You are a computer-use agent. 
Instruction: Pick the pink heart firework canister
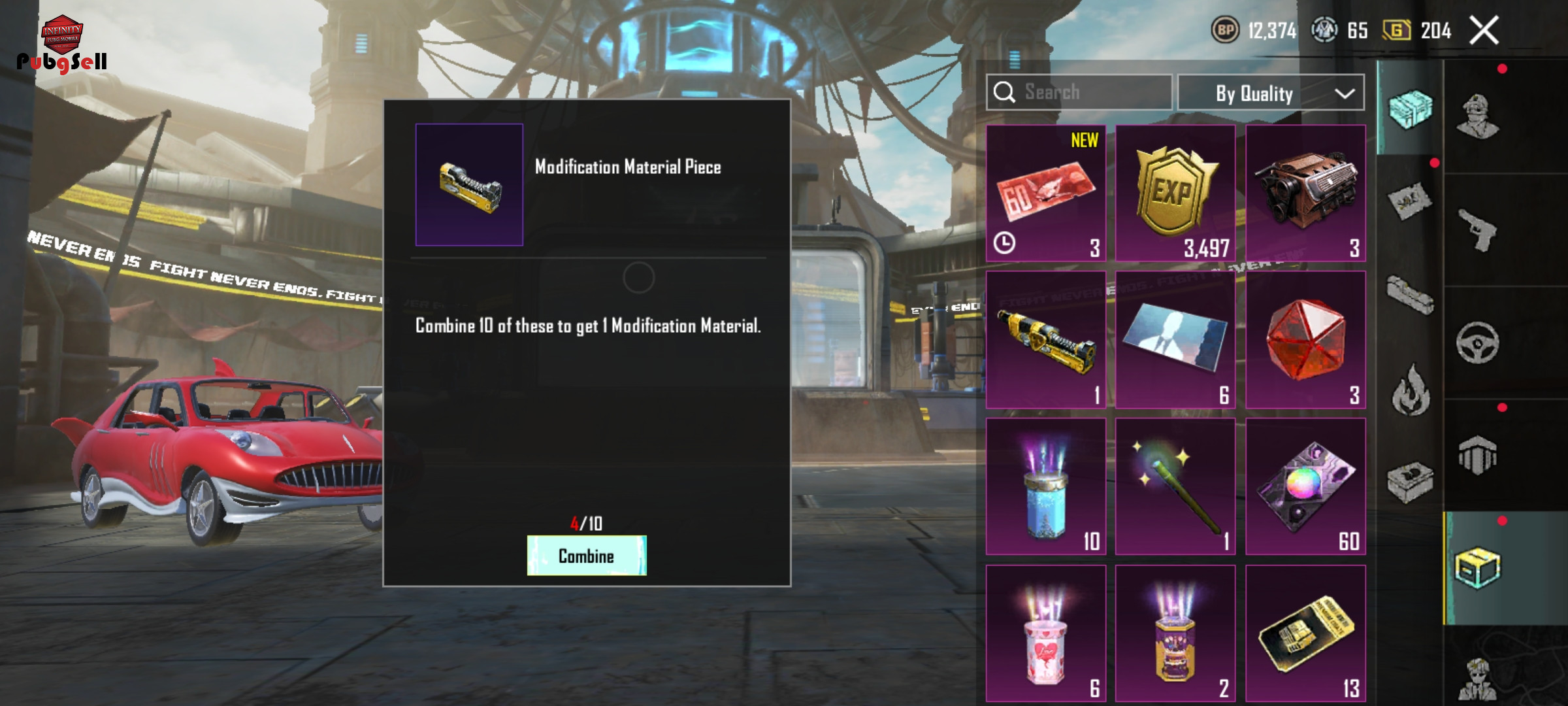(x=1045, y=633)
